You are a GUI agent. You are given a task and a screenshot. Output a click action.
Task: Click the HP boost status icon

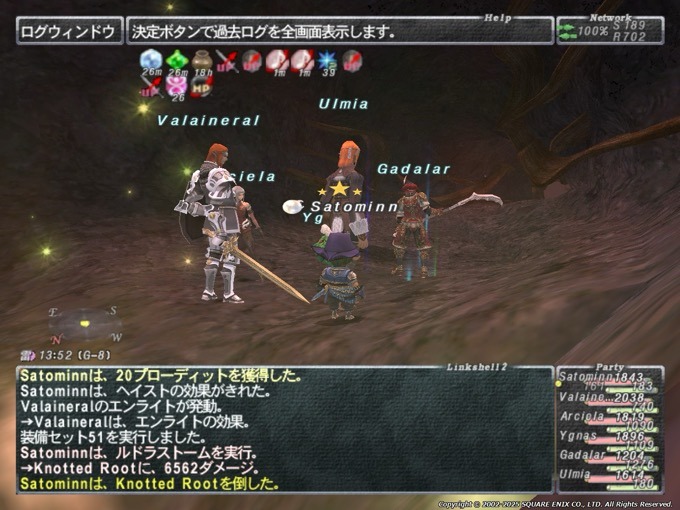coord(202,86)
